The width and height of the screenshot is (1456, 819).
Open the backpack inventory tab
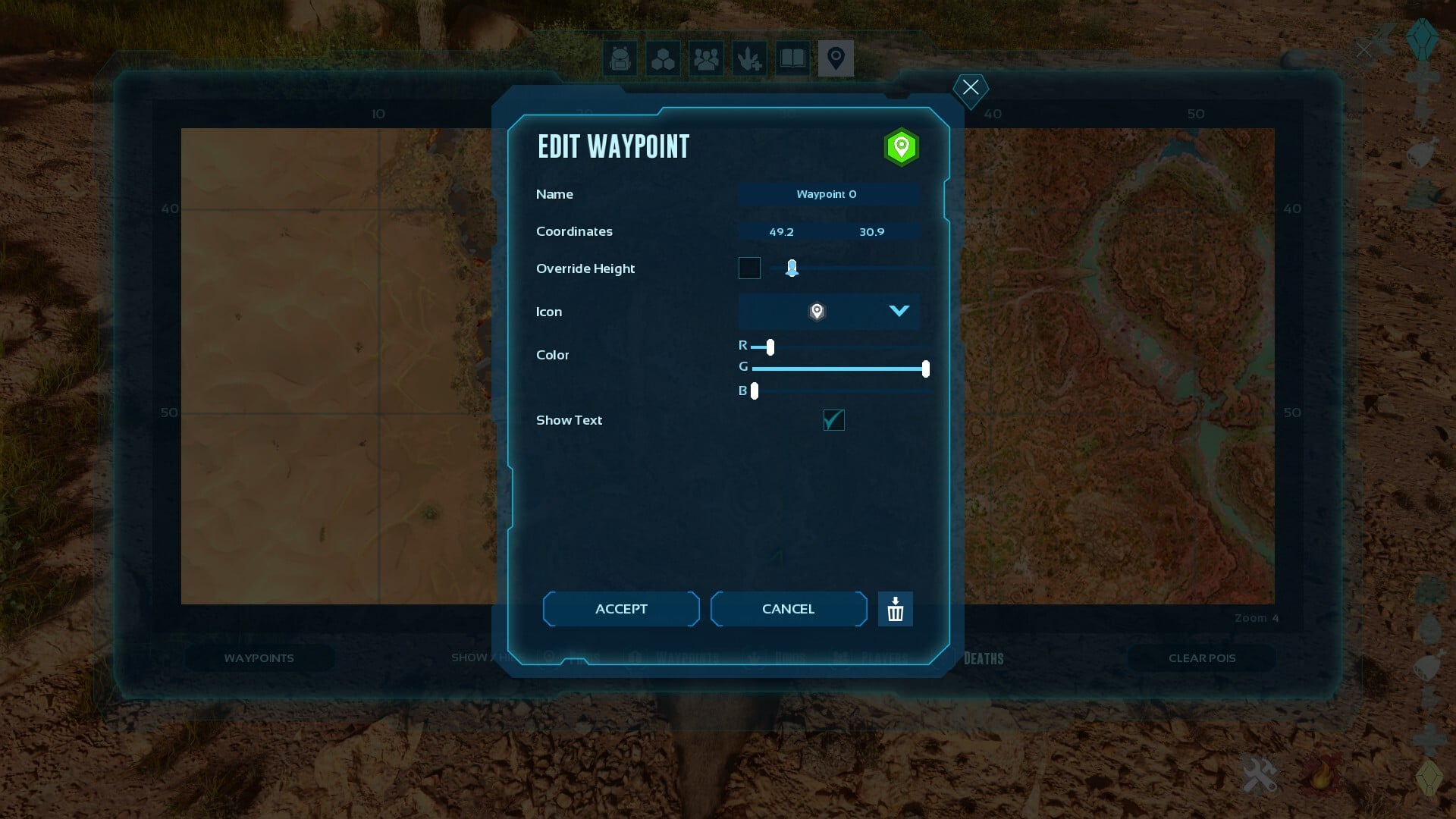(620, 58)
